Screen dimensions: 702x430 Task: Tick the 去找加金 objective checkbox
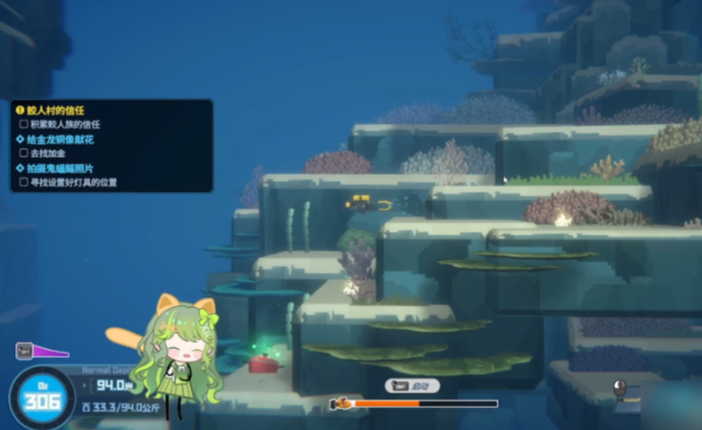24,153
